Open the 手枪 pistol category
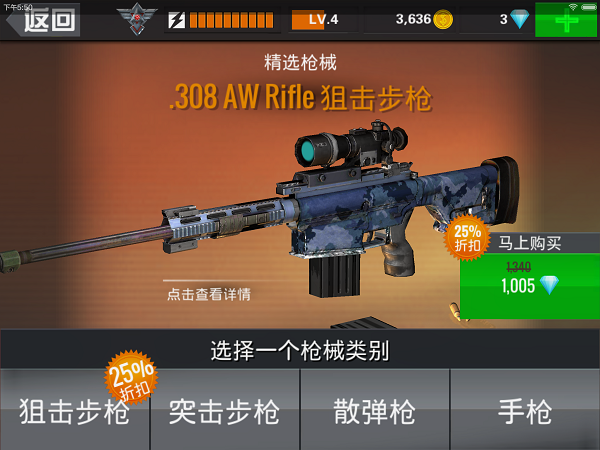Viewport: 600px width, 450px height. click(524, 410)
